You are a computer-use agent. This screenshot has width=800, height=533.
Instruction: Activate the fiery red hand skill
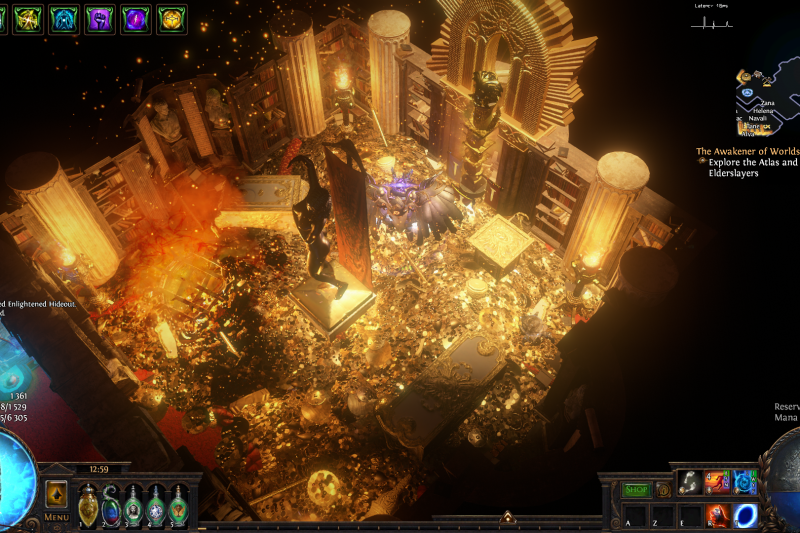pos(718,514)
